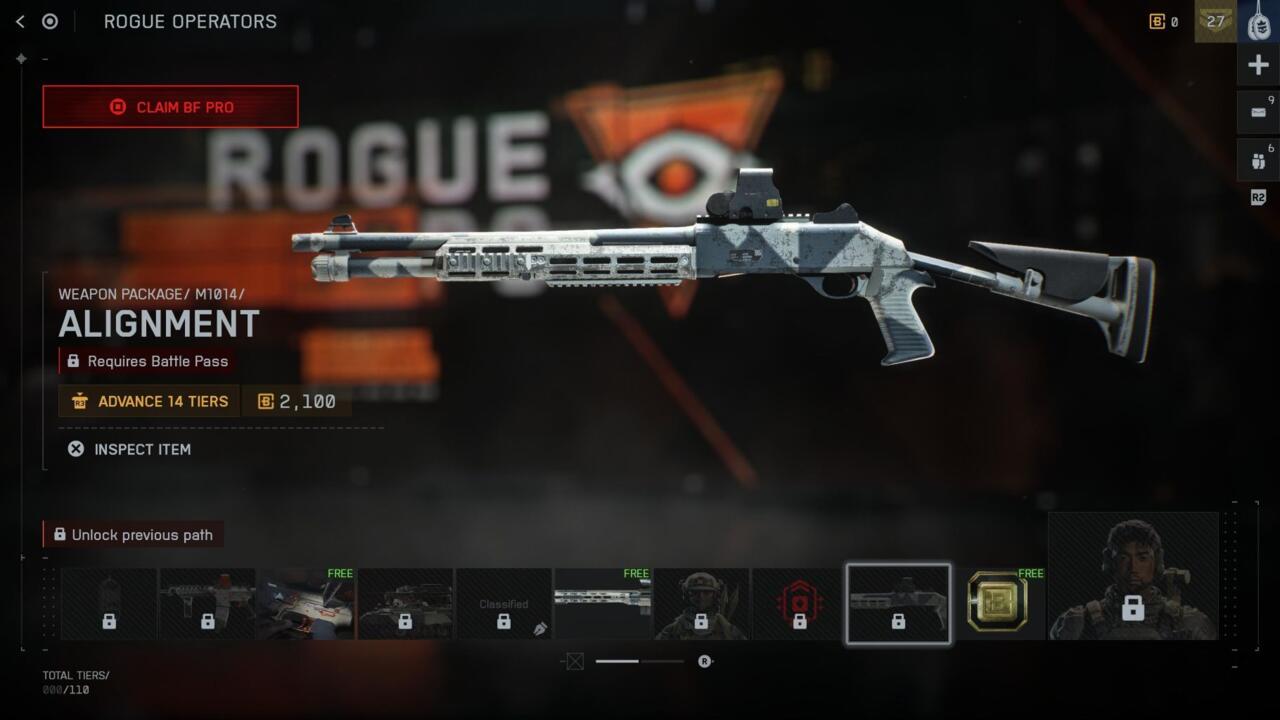The width and height of the screenshot is (1280, 720).
Task: Choose the free gold coin reward tile
Action: tap(997, 603)
